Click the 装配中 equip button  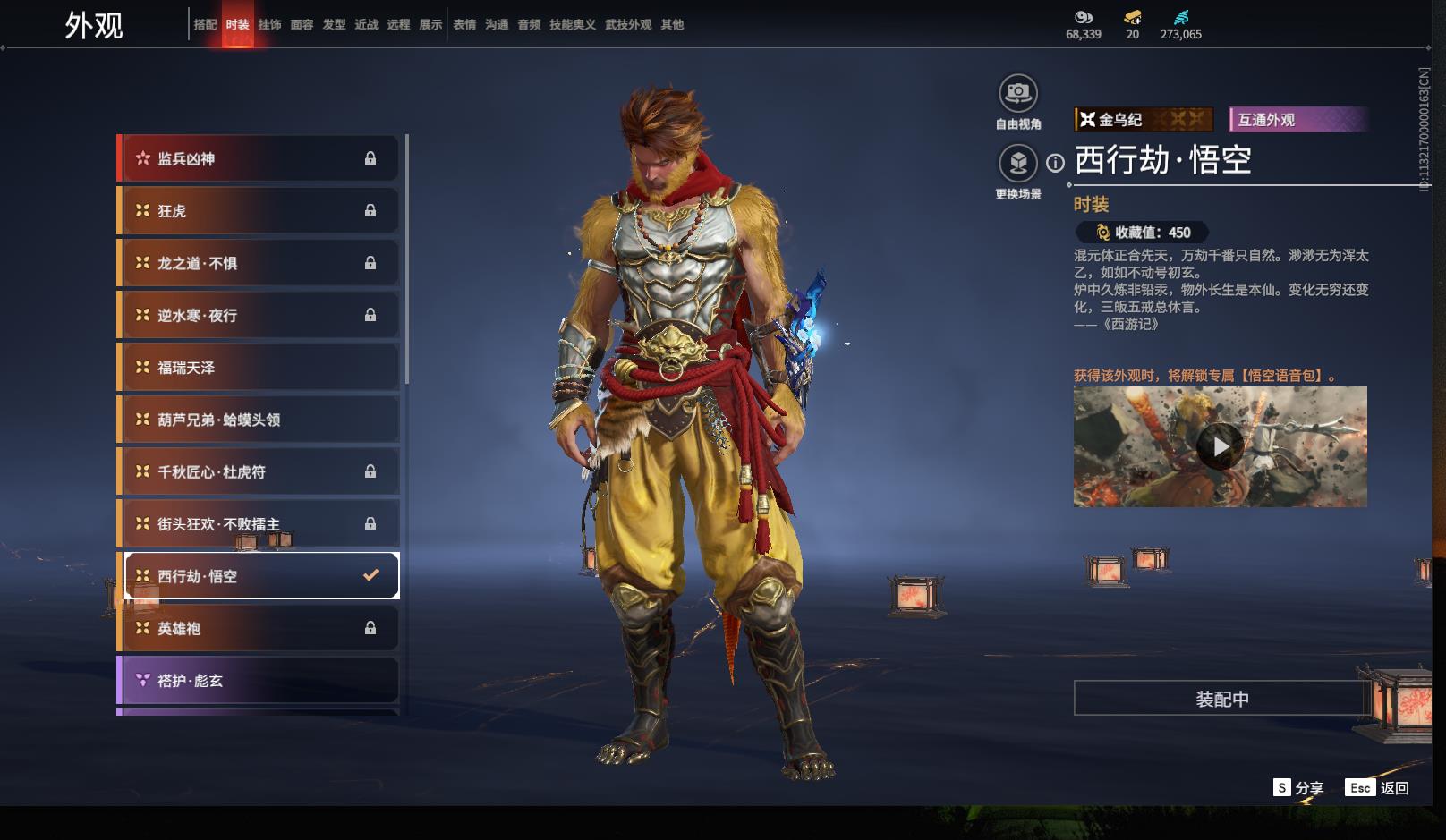pyautogui.click(x=1221, y=699)
